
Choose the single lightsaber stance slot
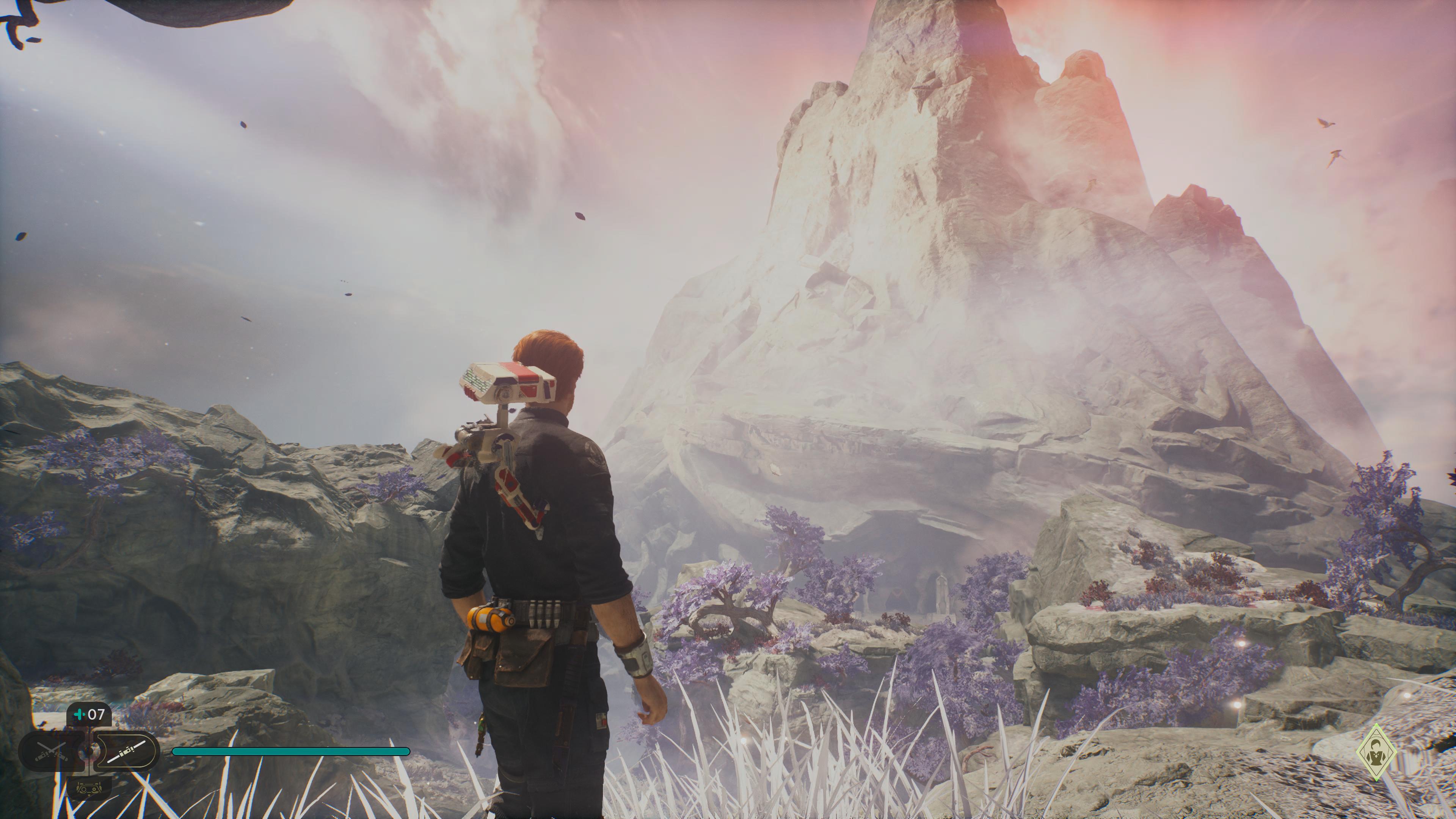tap(128, 751)
